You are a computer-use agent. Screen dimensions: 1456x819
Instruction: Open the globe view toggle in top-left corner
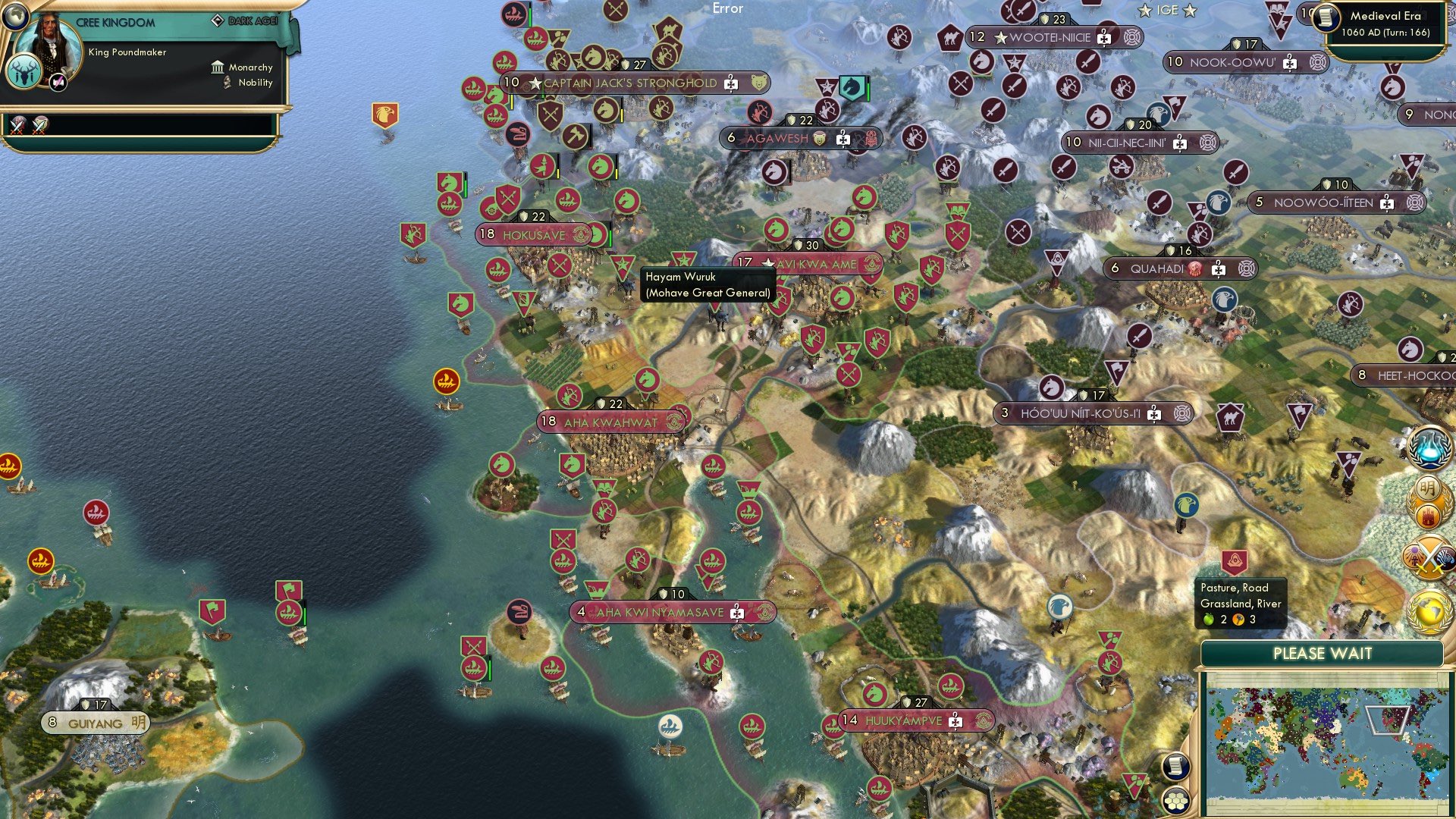(16, 17)
